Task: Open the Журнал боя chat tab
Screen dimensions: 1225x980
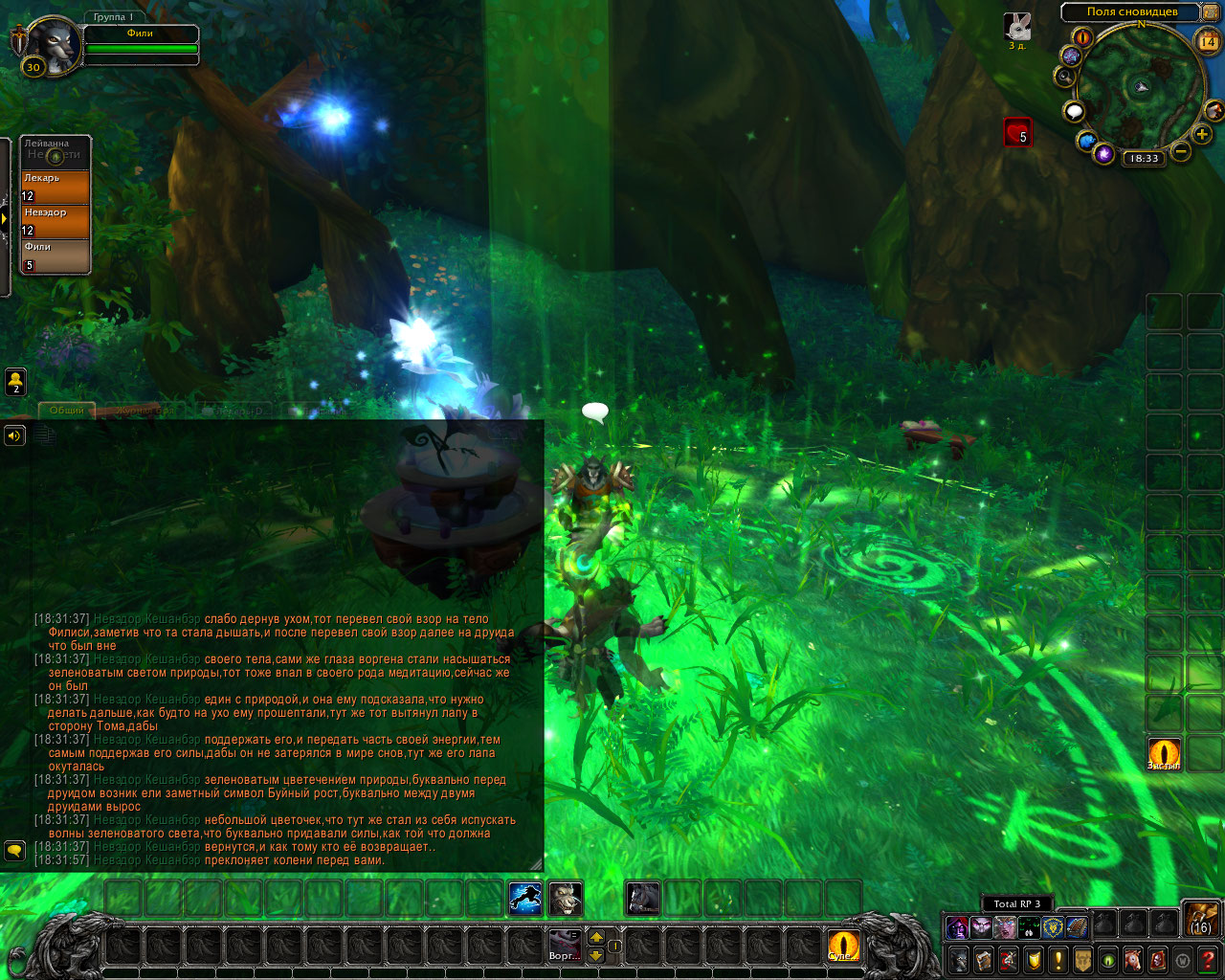Action: coord(145,411)
